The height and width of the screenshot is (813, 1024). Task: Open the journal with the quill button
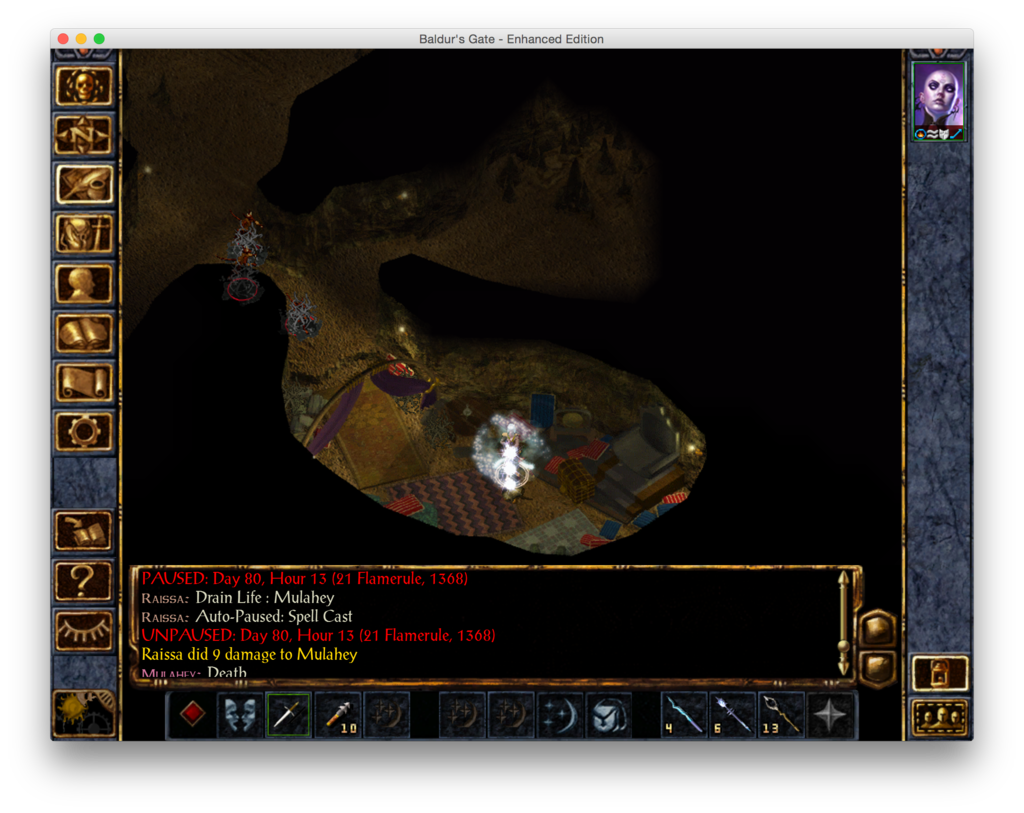(84, 184)
